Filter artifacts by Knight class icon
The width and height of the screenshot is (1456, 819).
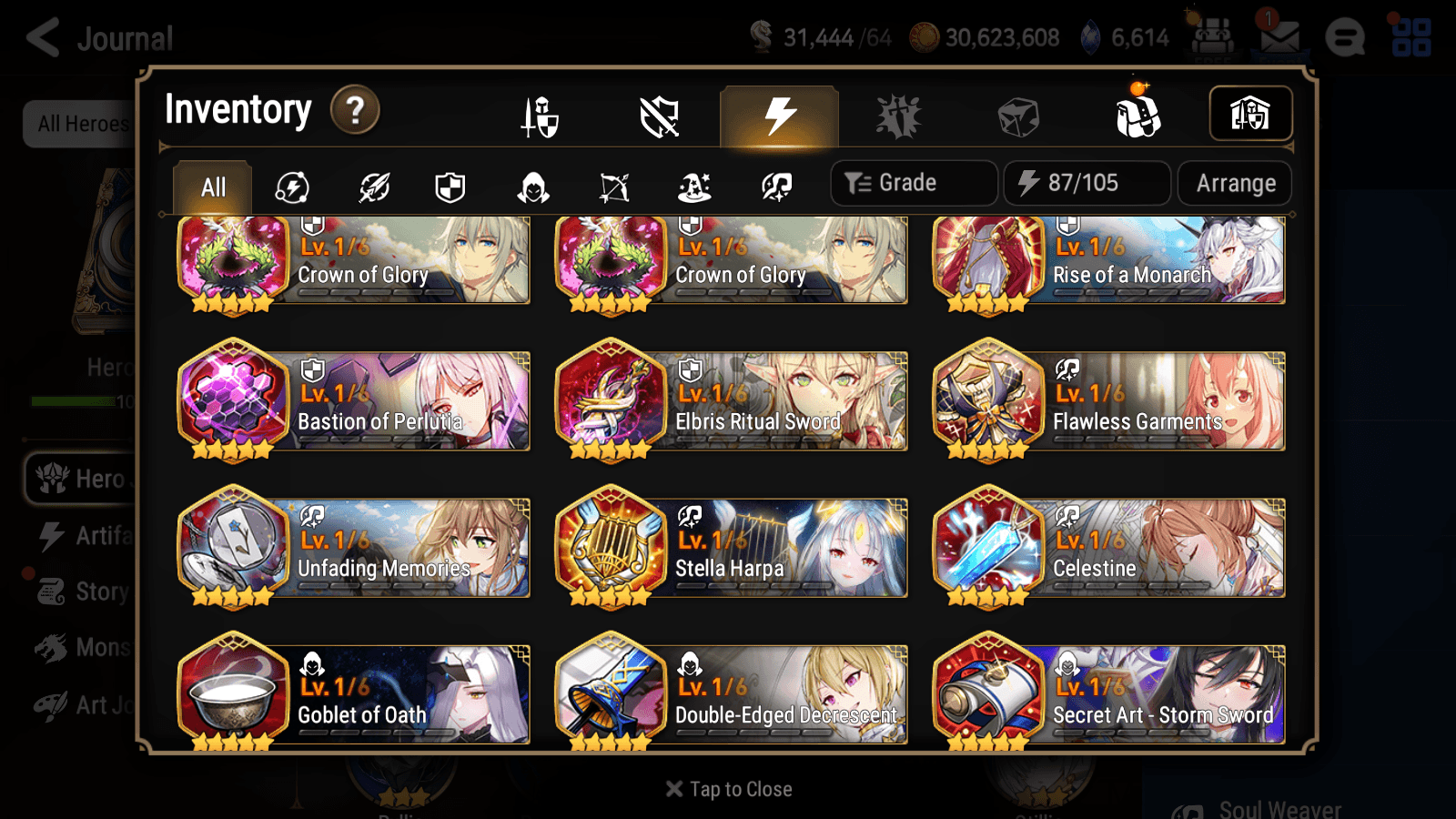coord(451,187)
